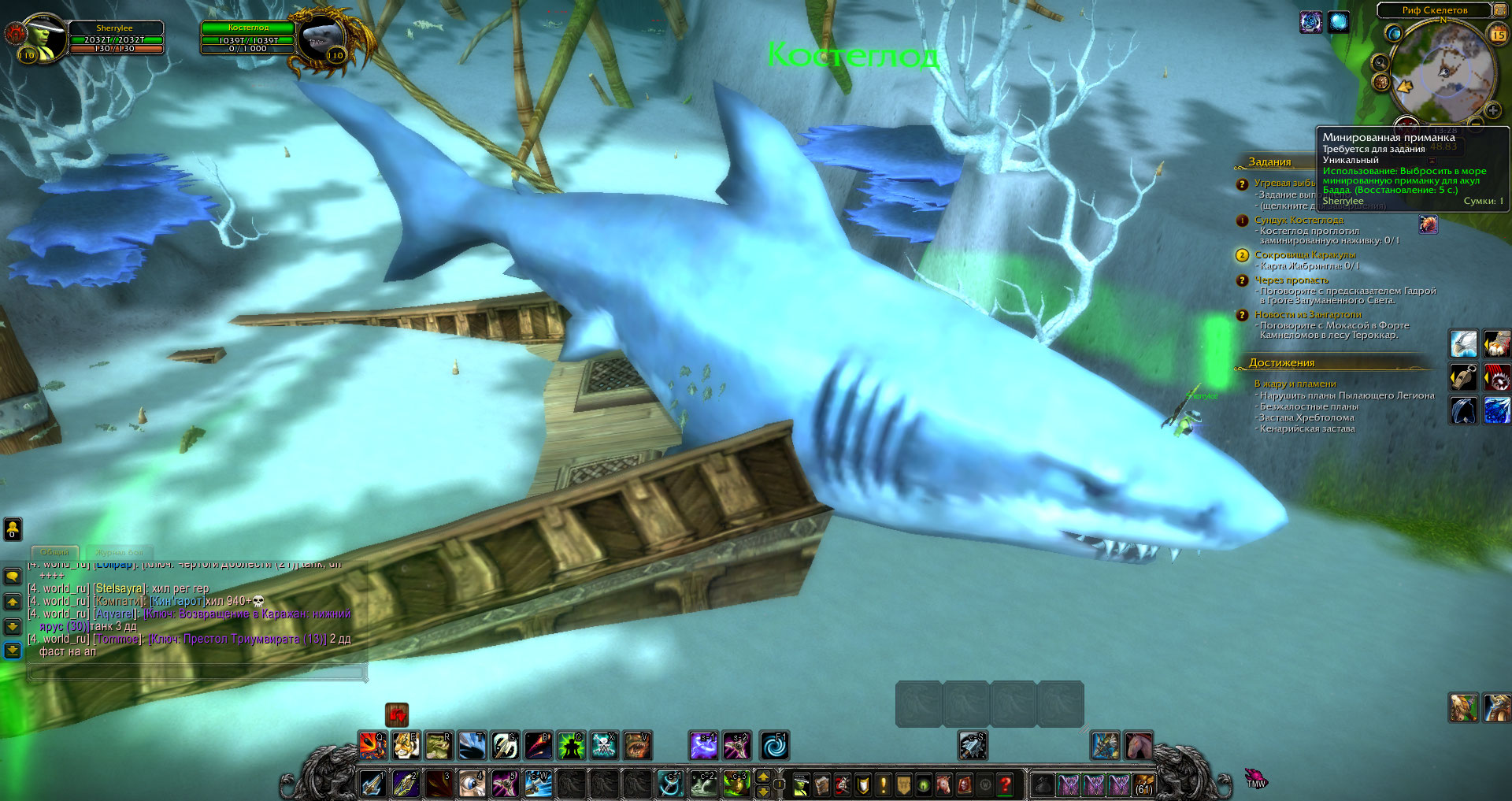Click the chat input box
The width and height of the screenshot is (1512, 801).
coord(197,672)
